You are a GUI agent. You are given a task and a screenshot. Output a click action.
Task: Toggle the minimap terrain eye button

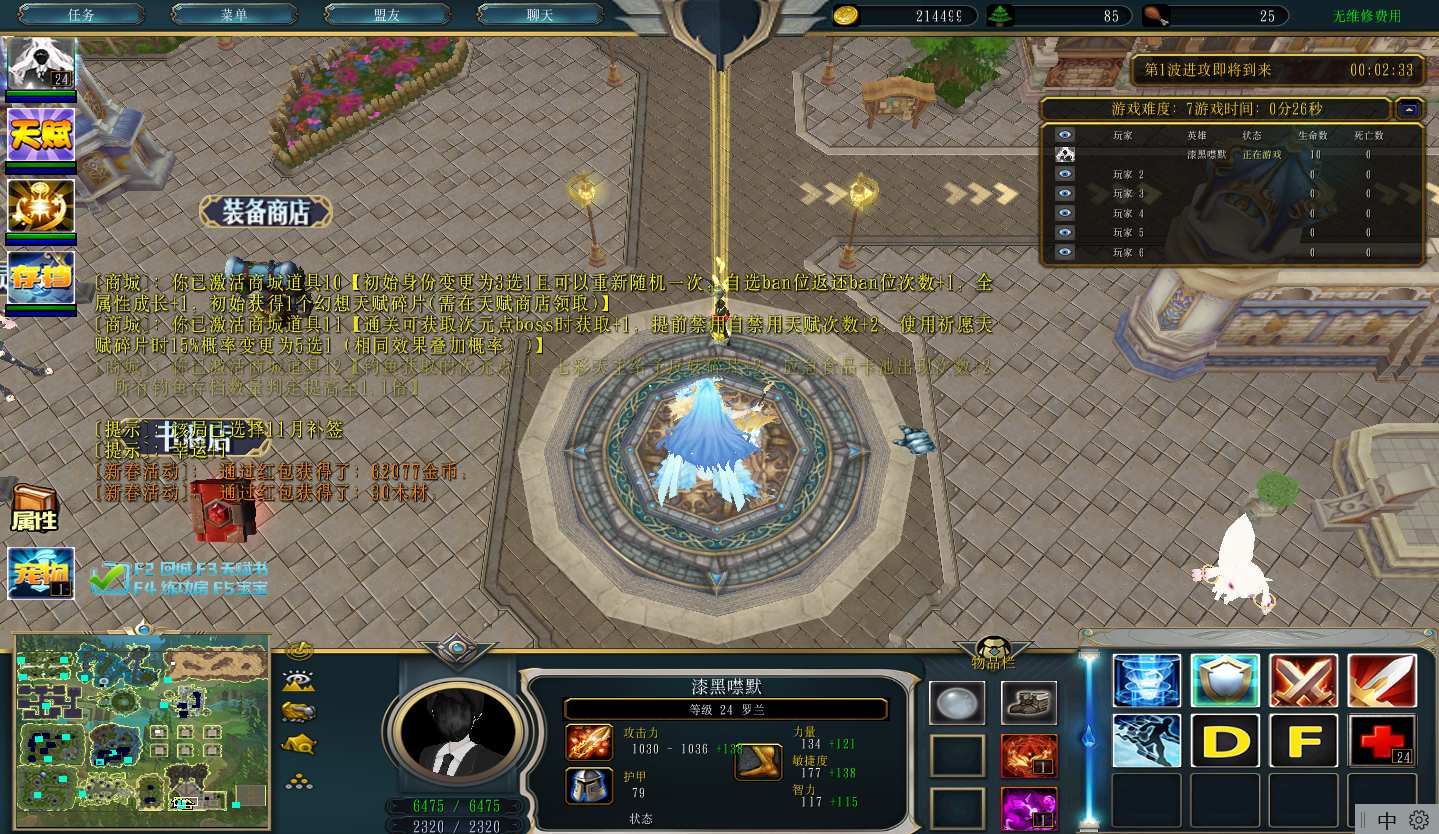pos(299,682)
